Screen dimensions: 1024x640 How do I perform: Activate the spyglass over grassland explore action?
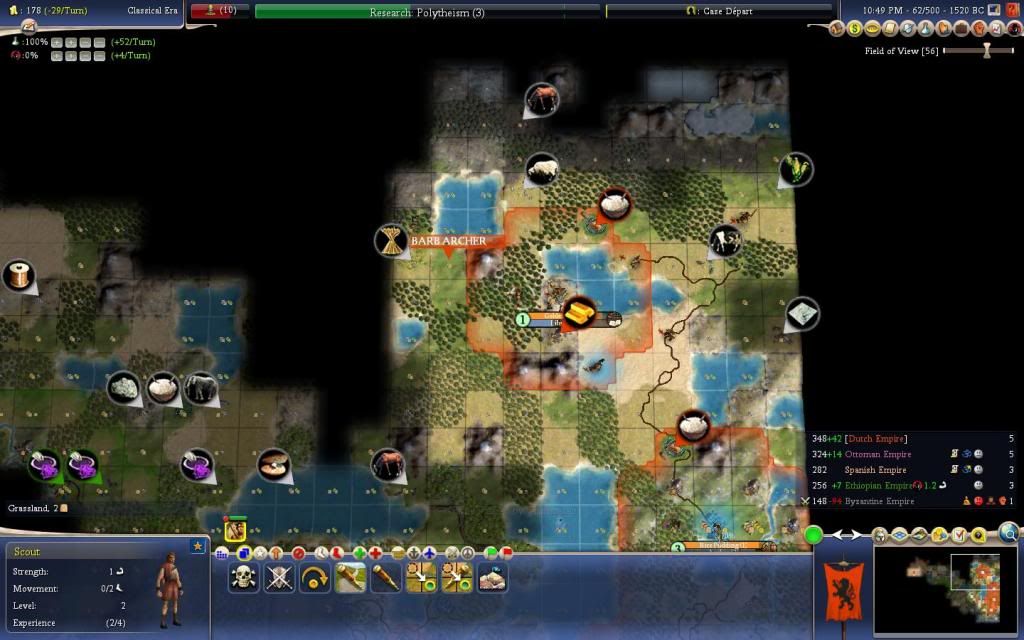point(350,577)
